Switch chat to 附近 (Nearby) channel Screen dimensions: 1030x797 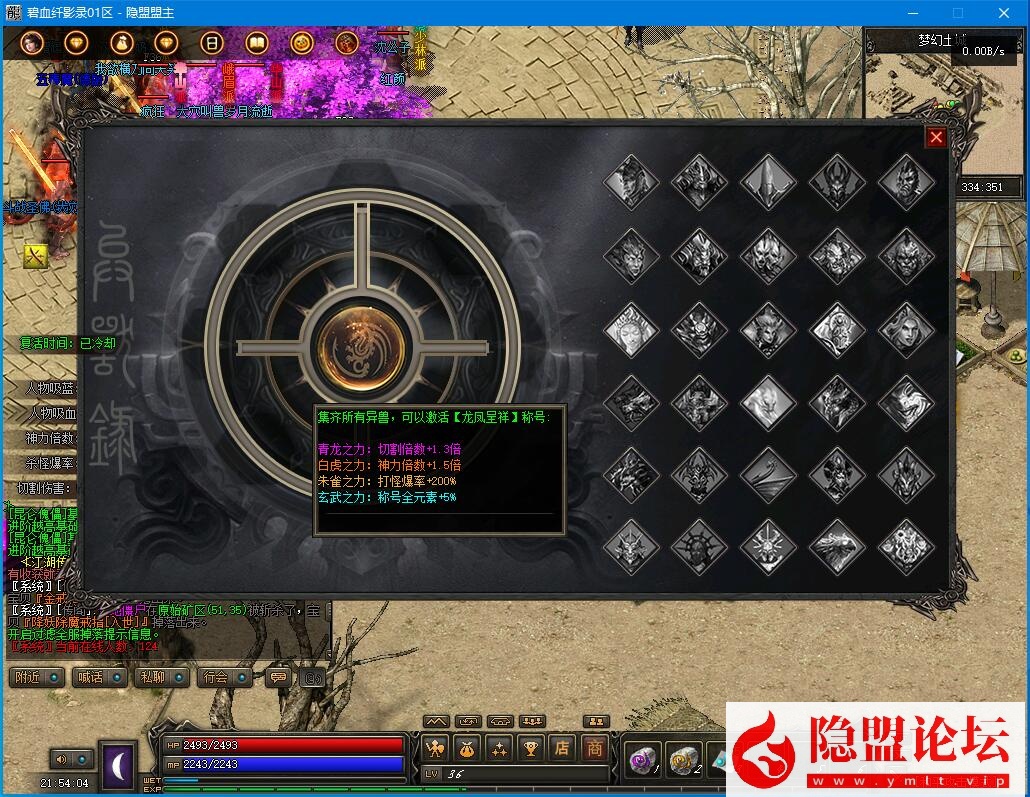[38, 677]
